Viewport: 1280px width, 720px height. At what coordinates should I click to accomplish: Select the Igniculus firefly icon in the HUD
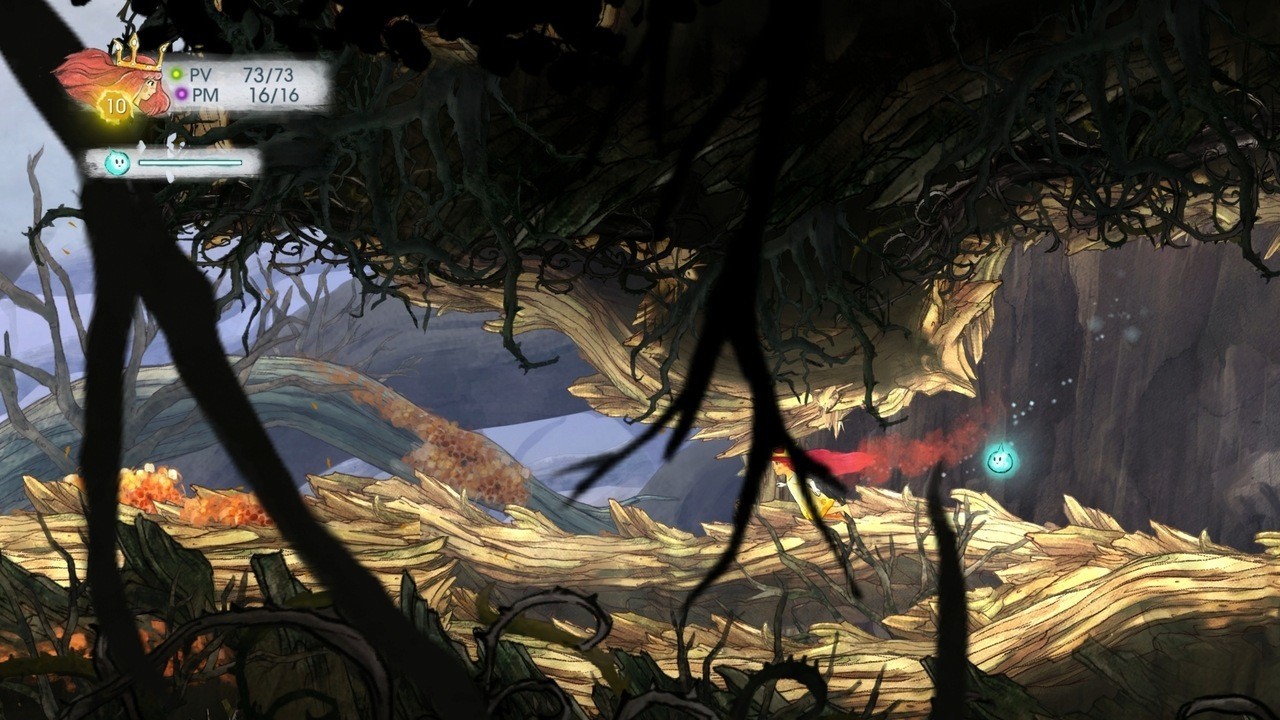point(117,161)
